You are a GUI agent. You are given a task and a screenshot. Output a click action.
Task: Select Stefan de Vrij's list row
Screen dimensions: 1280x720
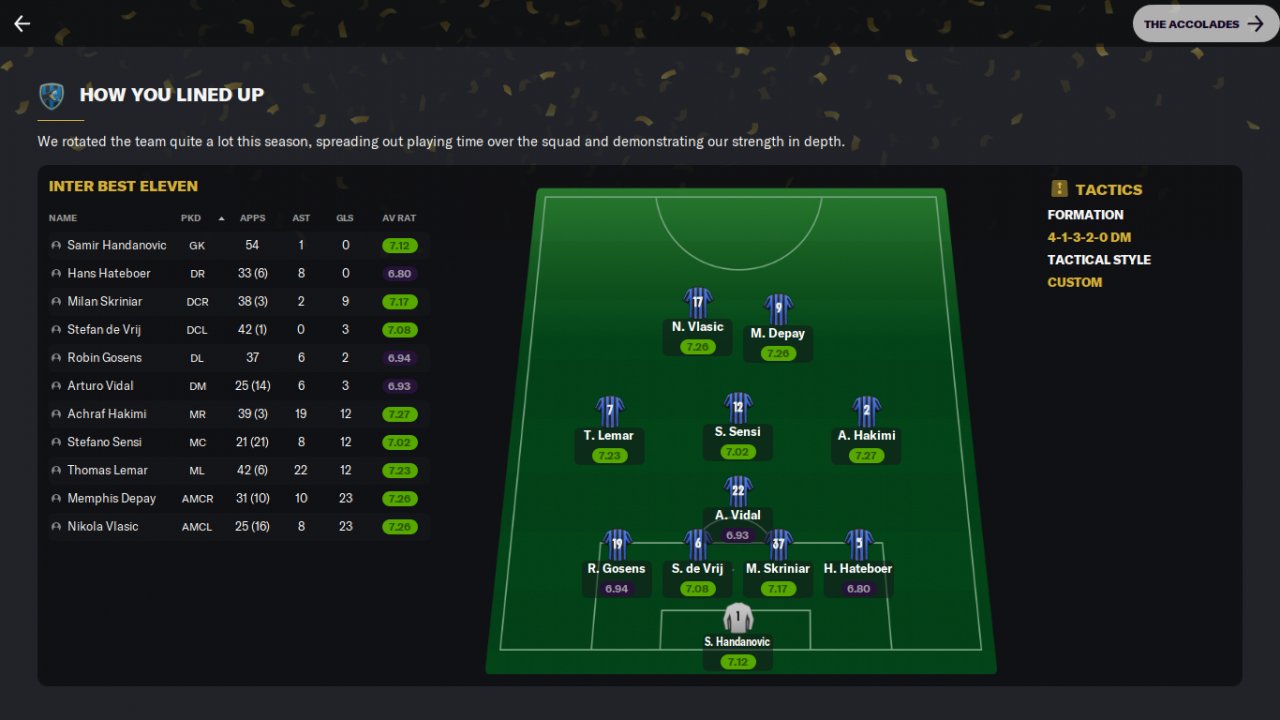tap(105, 329)
